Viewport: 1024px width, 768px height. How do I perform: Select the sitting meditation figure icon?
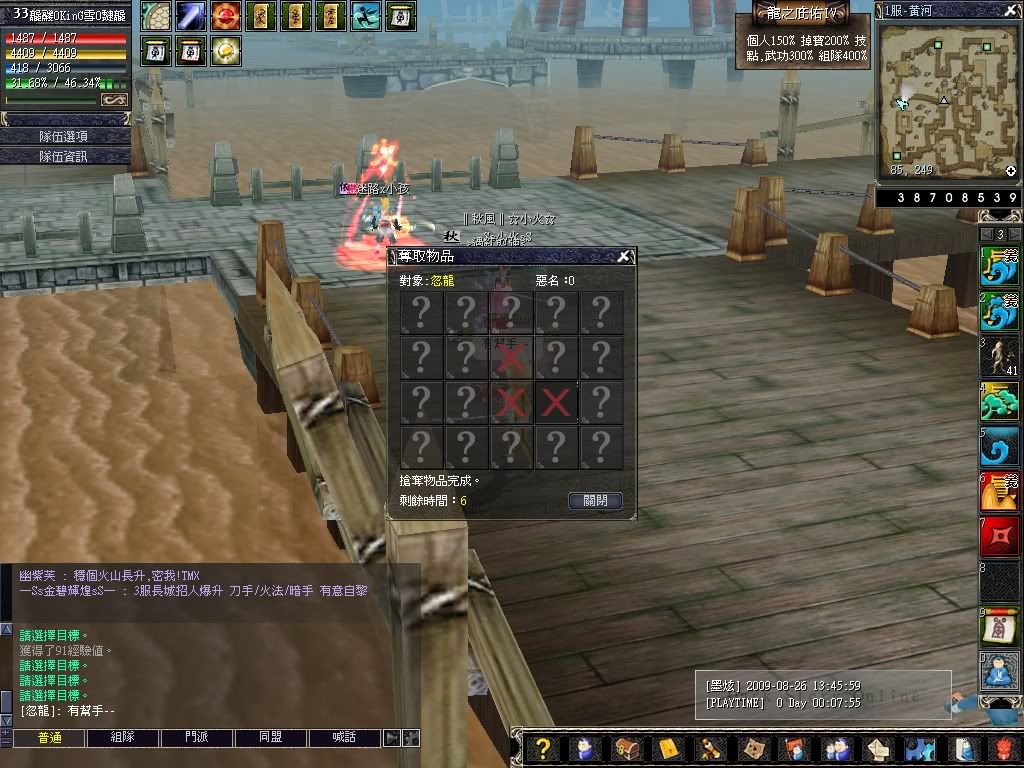point(999,671)
